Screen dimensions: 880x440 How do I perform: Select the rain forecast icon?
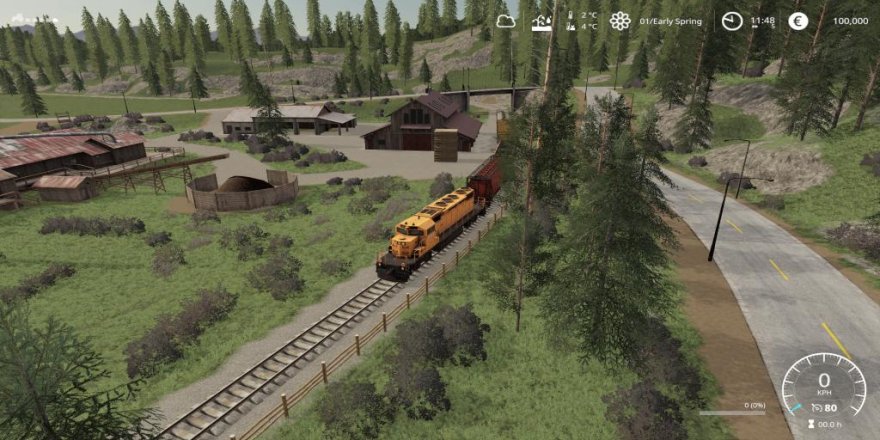pyautogui.click(x=542, y=20)
